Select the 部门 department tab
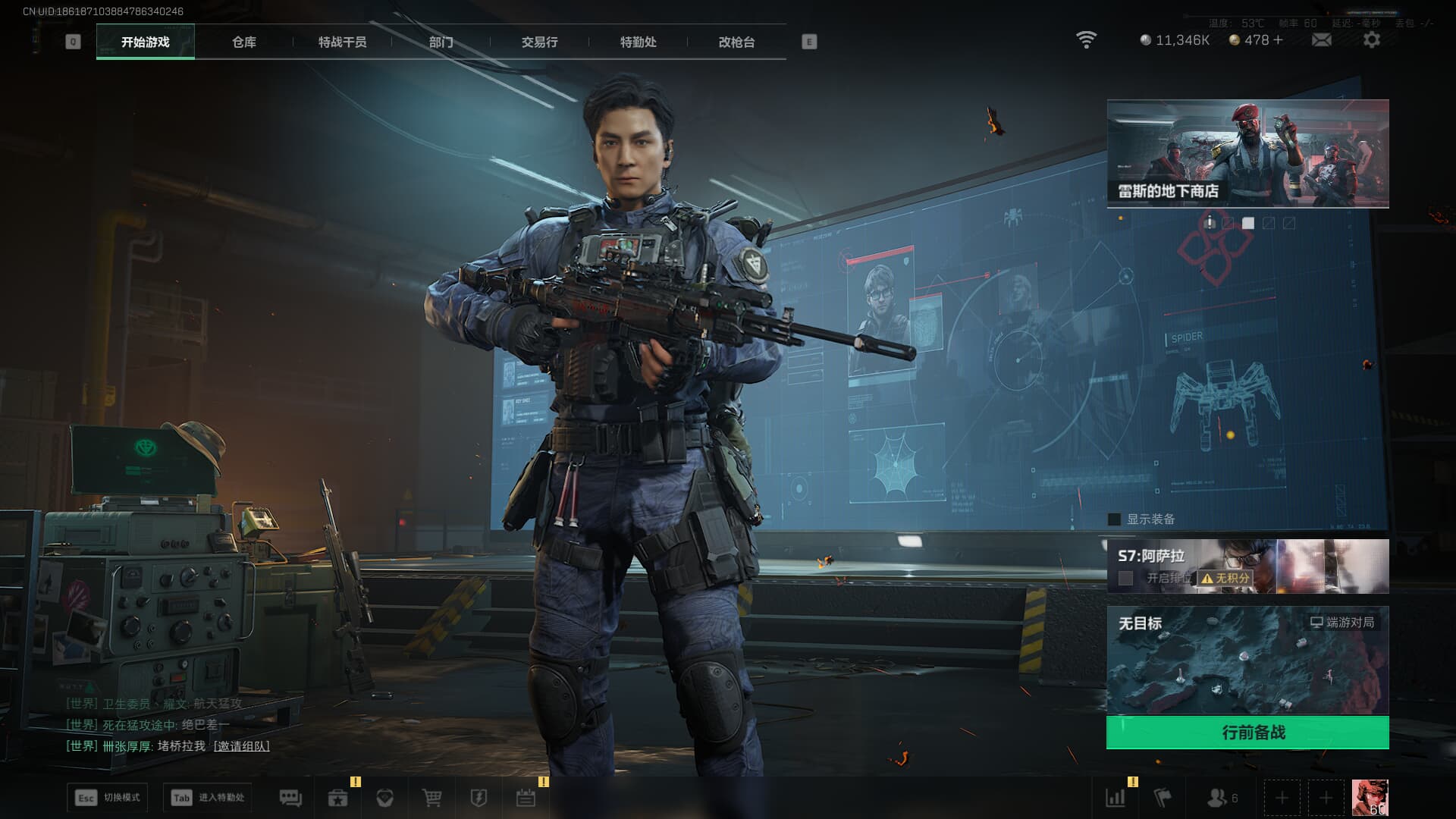 pyautogui.click(x=441, y=42)
